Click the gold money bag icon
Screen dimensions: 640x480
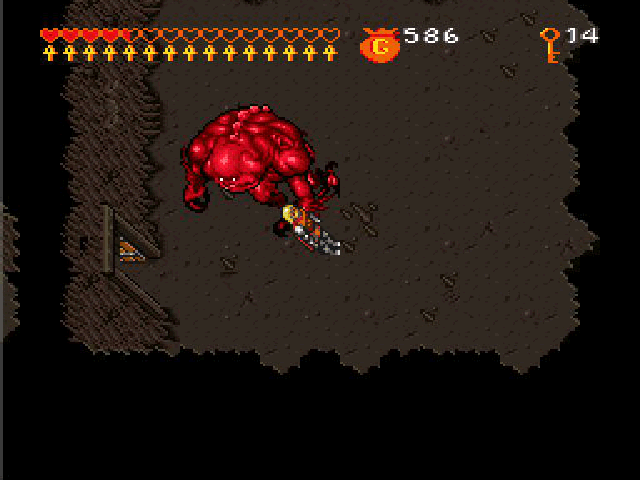point(379,44)
